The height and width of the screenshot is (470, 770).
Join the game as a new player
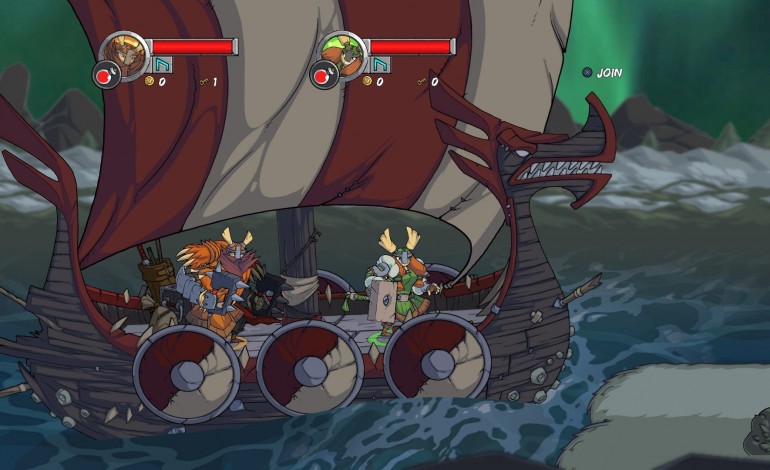602,72
